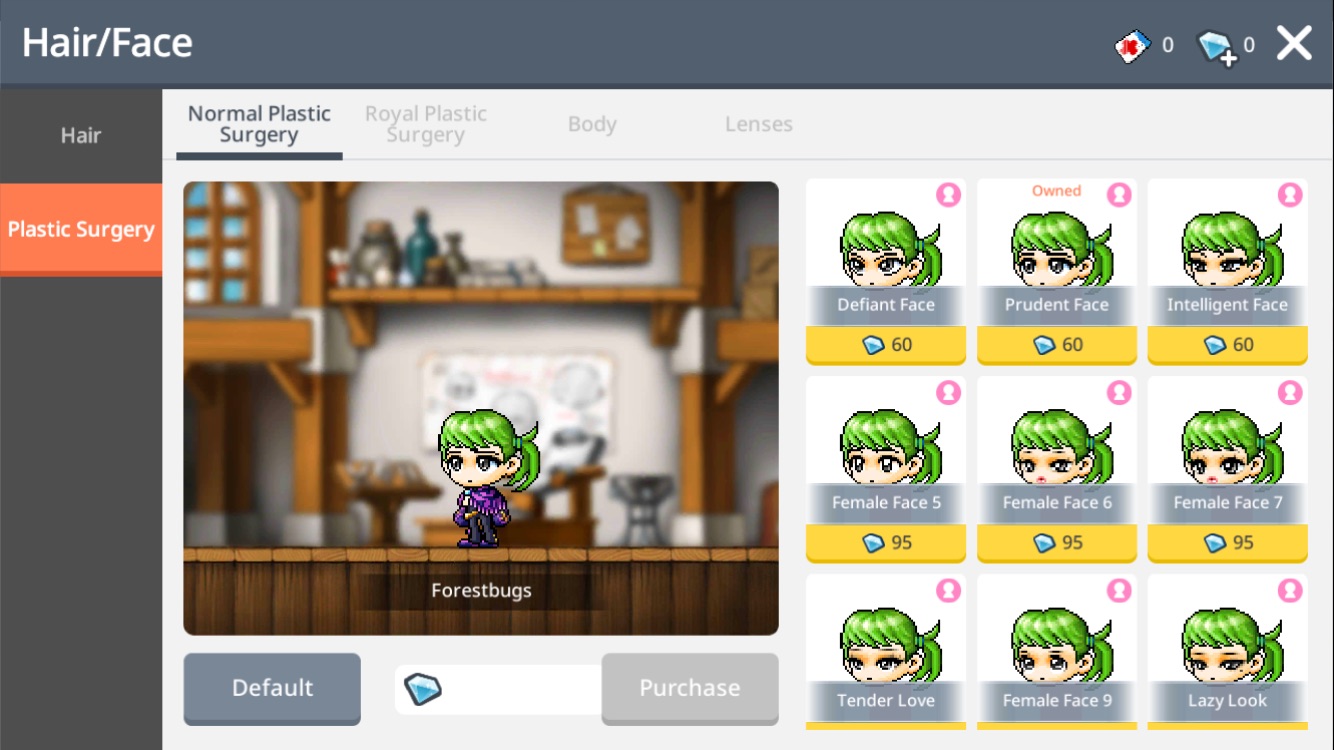Screen dimensions: 1334x750
Task: Click the Default button
Action: click(272, 688)
